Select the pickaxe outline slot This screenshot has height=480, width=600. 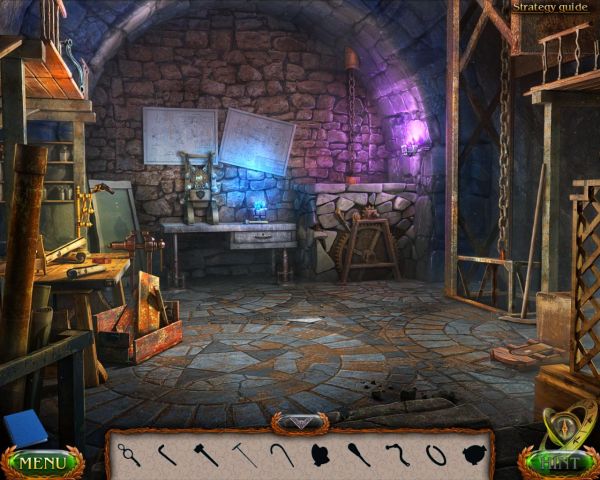click(x=244, y=455)
